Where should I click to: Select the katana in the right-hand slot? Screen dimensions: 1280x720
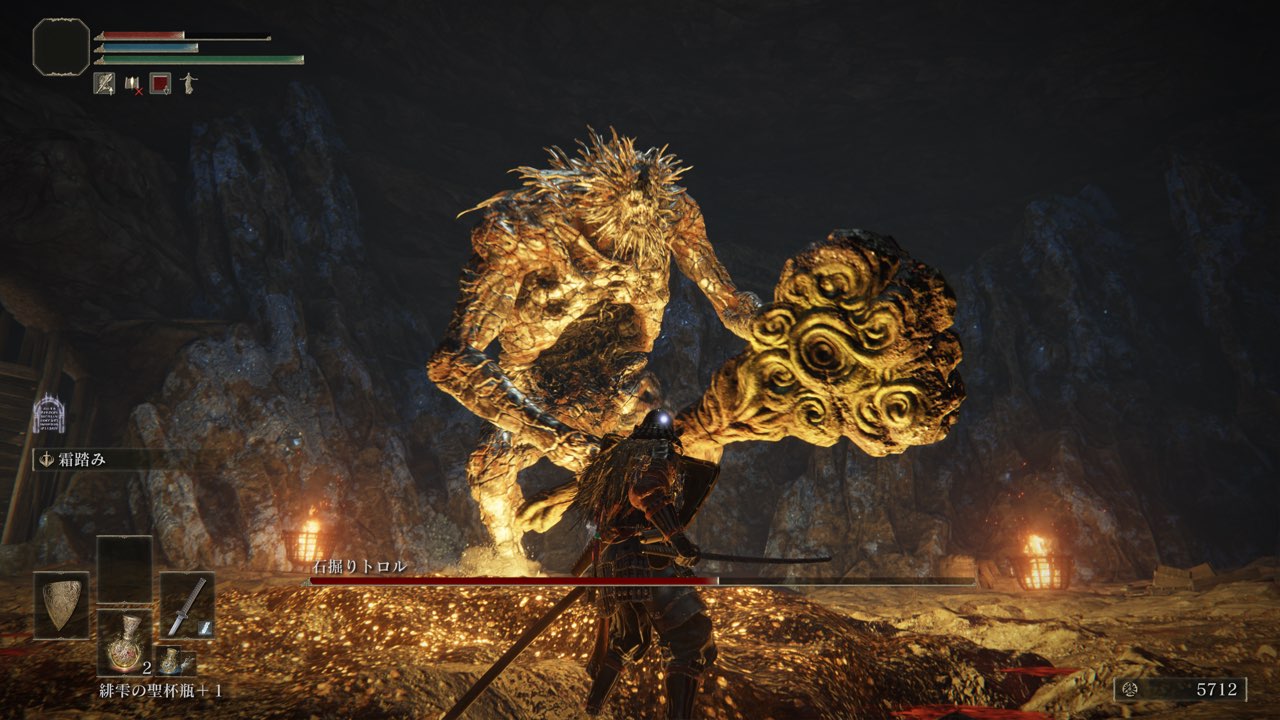point(187,605)
